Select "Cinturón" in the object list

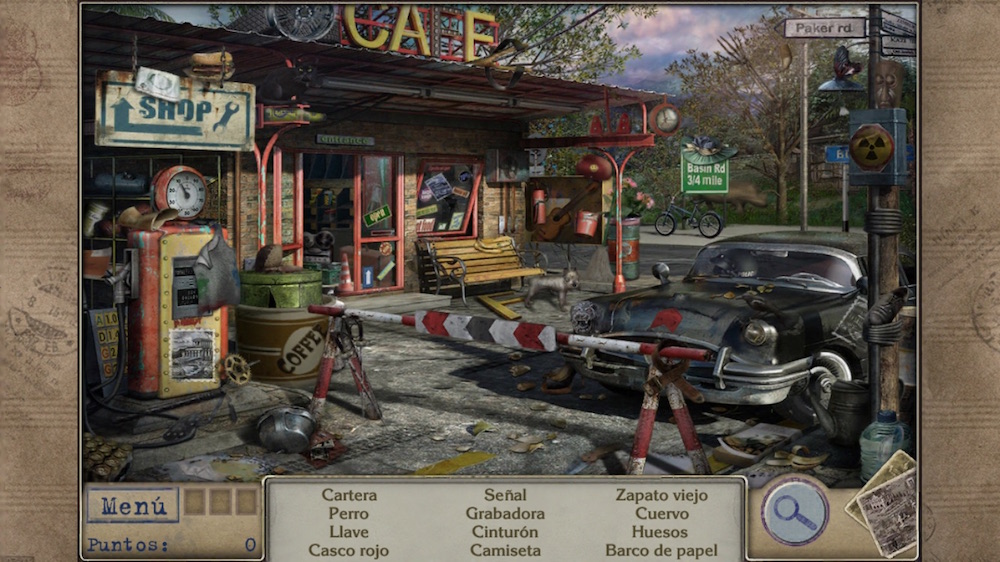(x=505, y=532)
